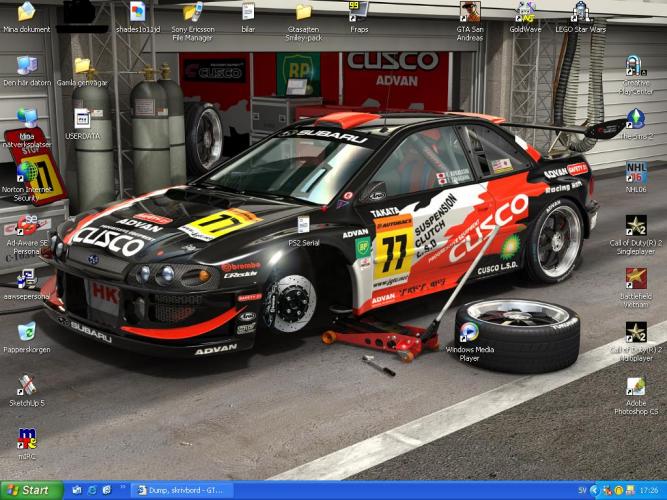
Task: Launch the Battlefield Vietnam icon
Action: [x=636, y=277]
